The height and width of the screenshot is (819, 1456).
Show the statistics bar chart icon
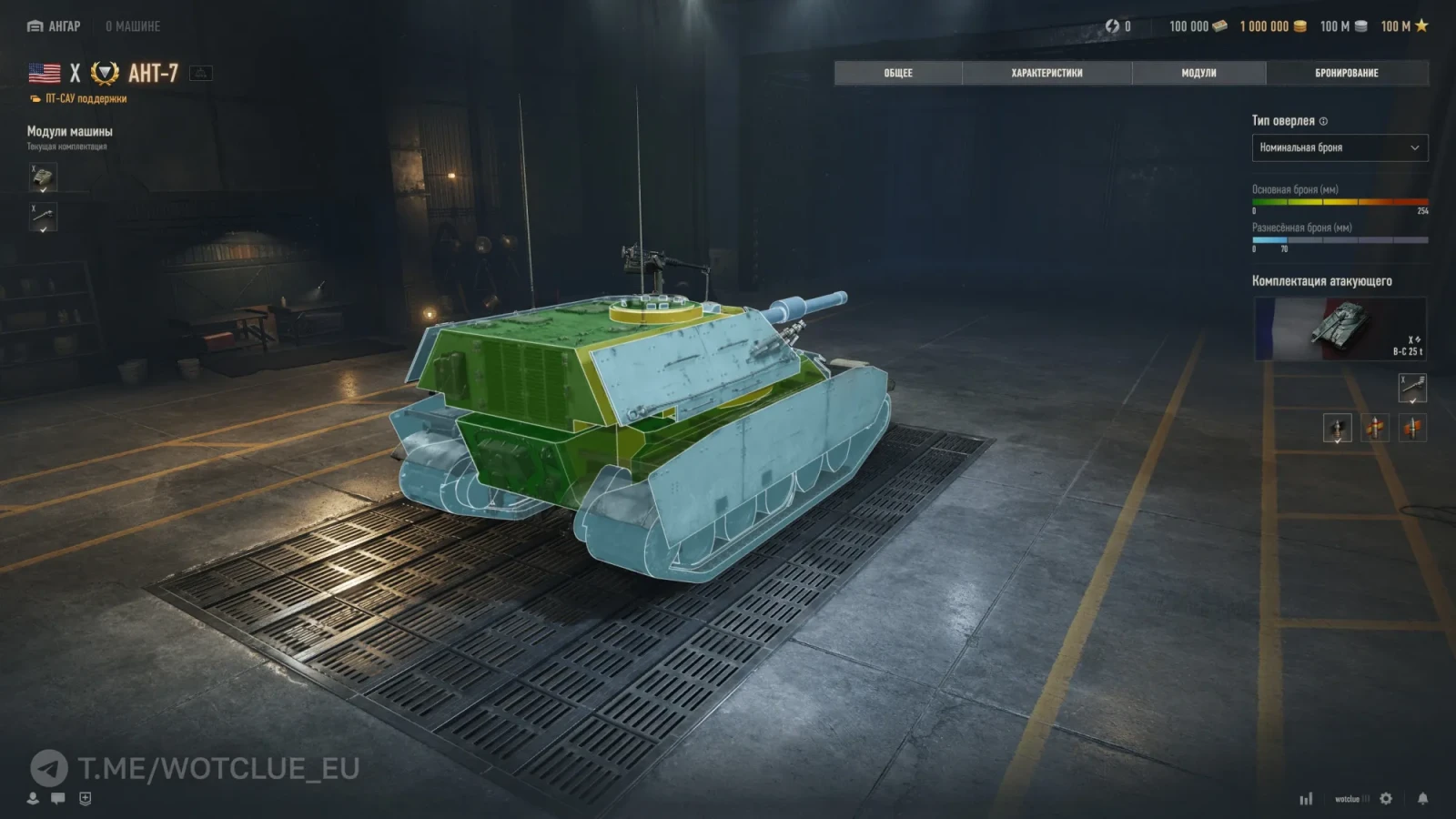click(1306, 798)
